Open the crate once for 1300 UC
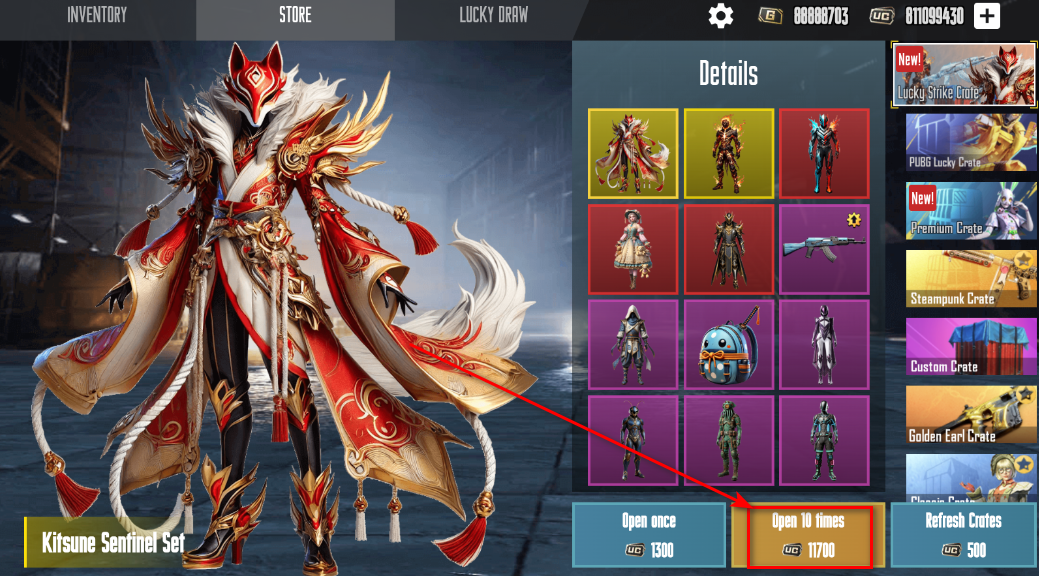The image size is (1039, 576). [648, 535]
